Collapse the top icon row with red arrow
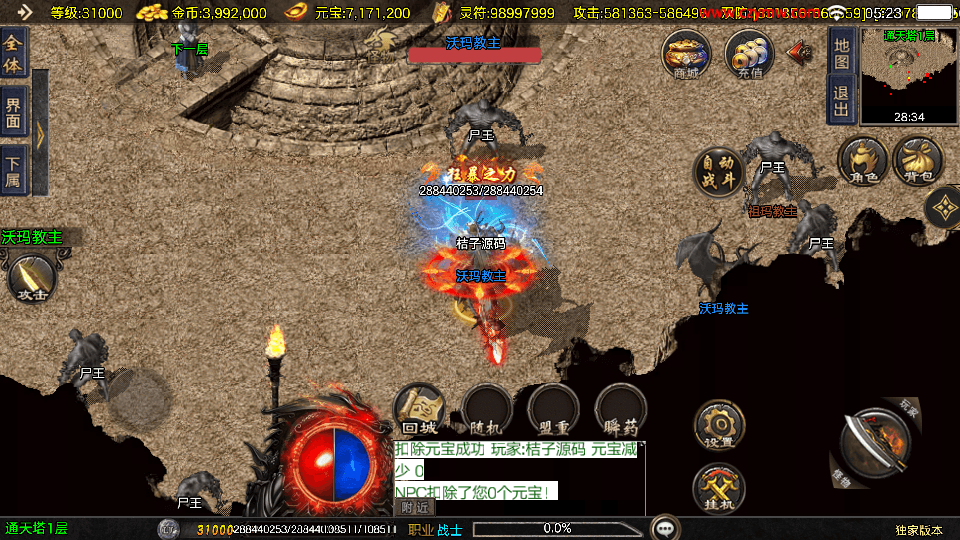 [800, 51]
